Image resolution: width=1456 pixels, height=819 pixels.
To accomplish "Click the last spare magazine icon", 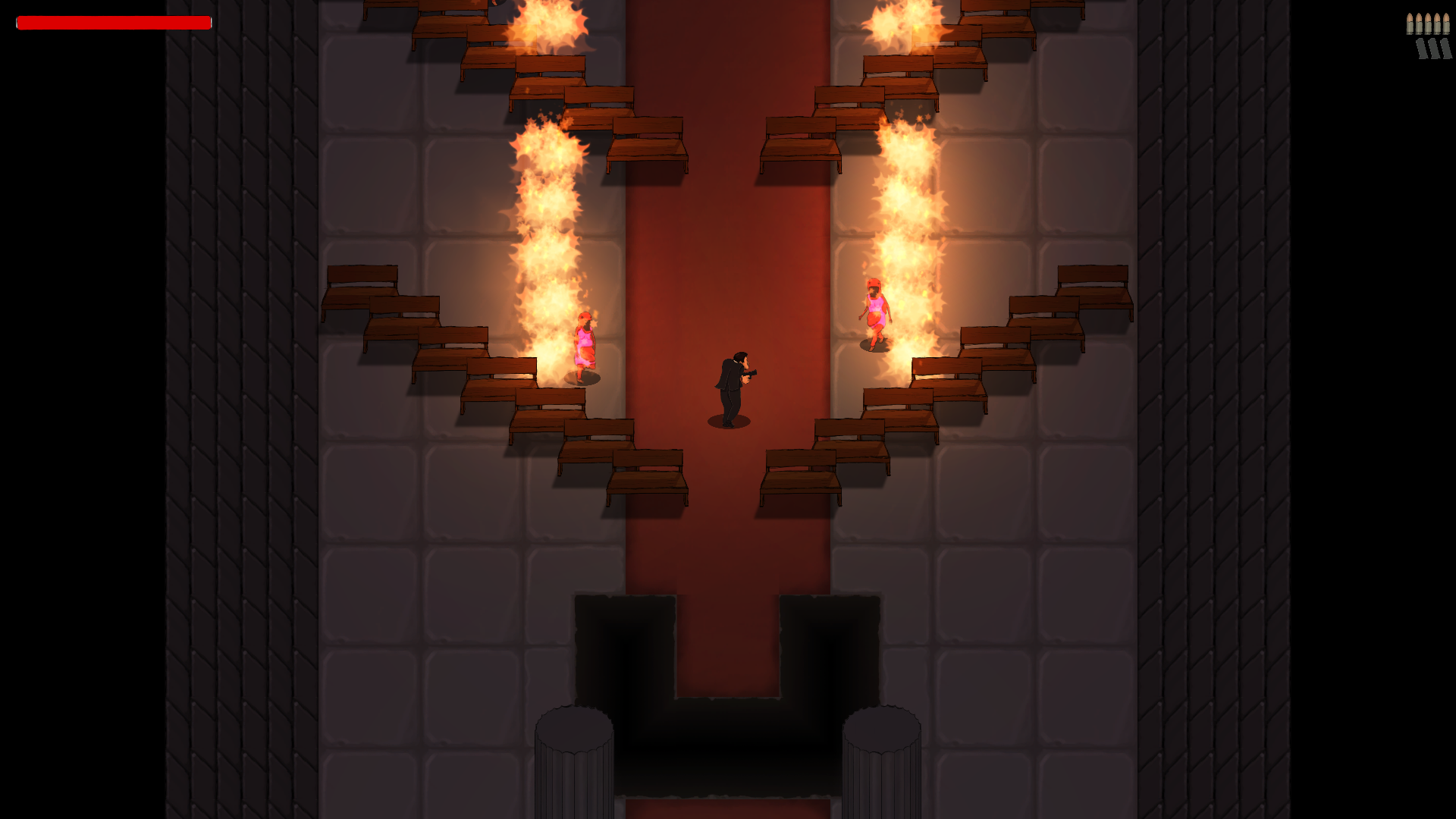I will (1445, 48).
